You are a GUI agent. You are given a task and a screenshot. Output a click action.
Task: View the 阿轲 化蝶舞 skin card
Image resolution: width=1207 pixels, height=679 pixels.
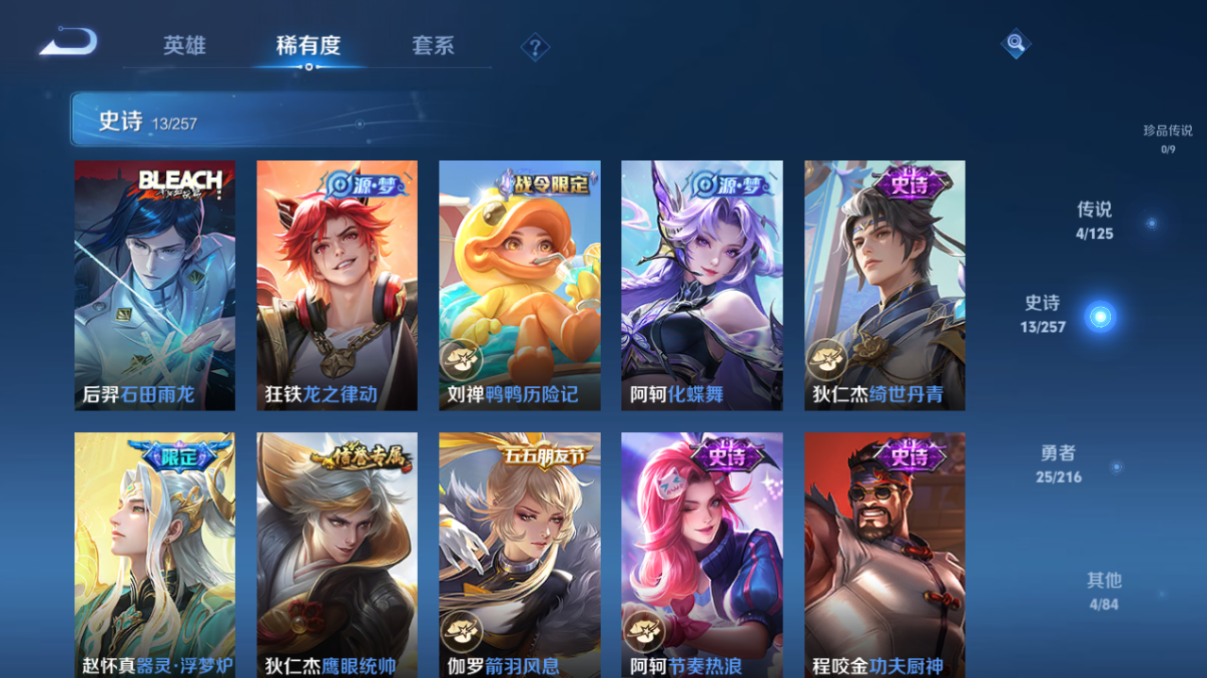701,285
